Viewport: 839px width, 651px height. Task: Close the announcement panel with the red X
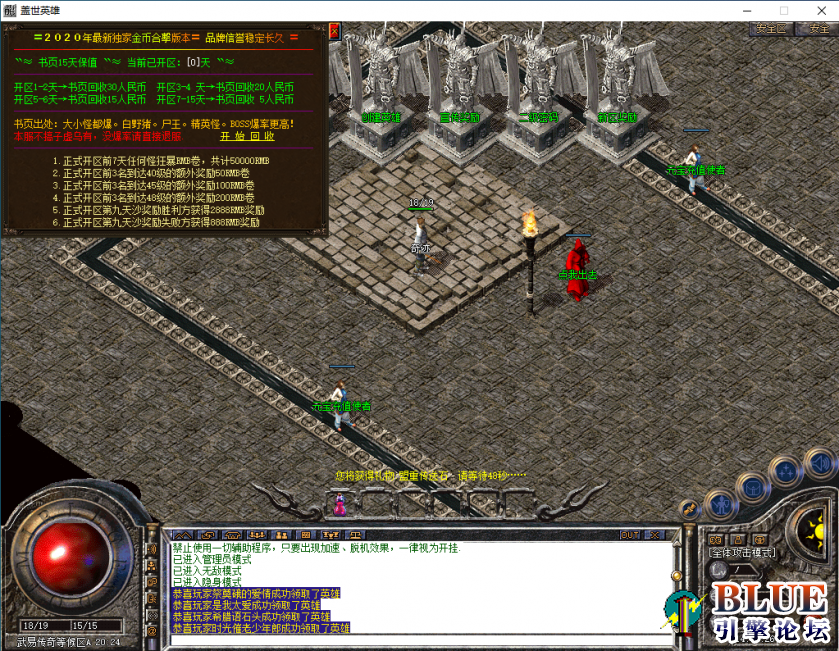[334, 31]
